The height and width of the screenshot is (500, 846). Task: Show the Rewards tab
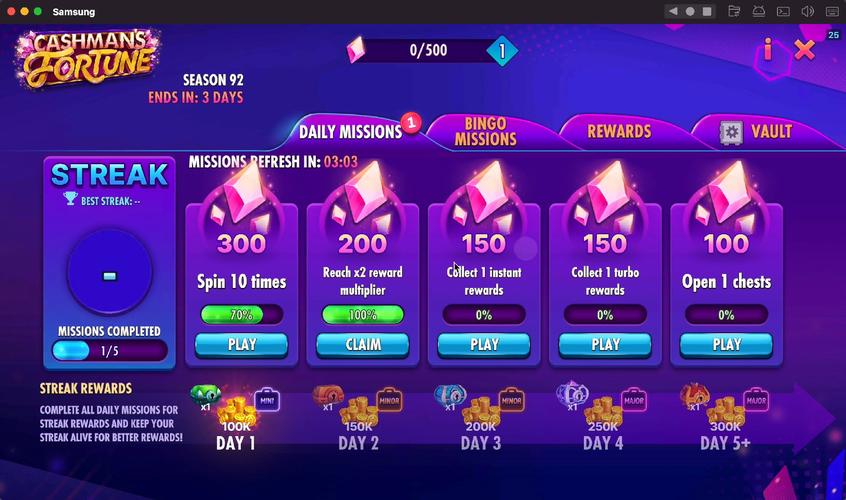click(619, 131)
